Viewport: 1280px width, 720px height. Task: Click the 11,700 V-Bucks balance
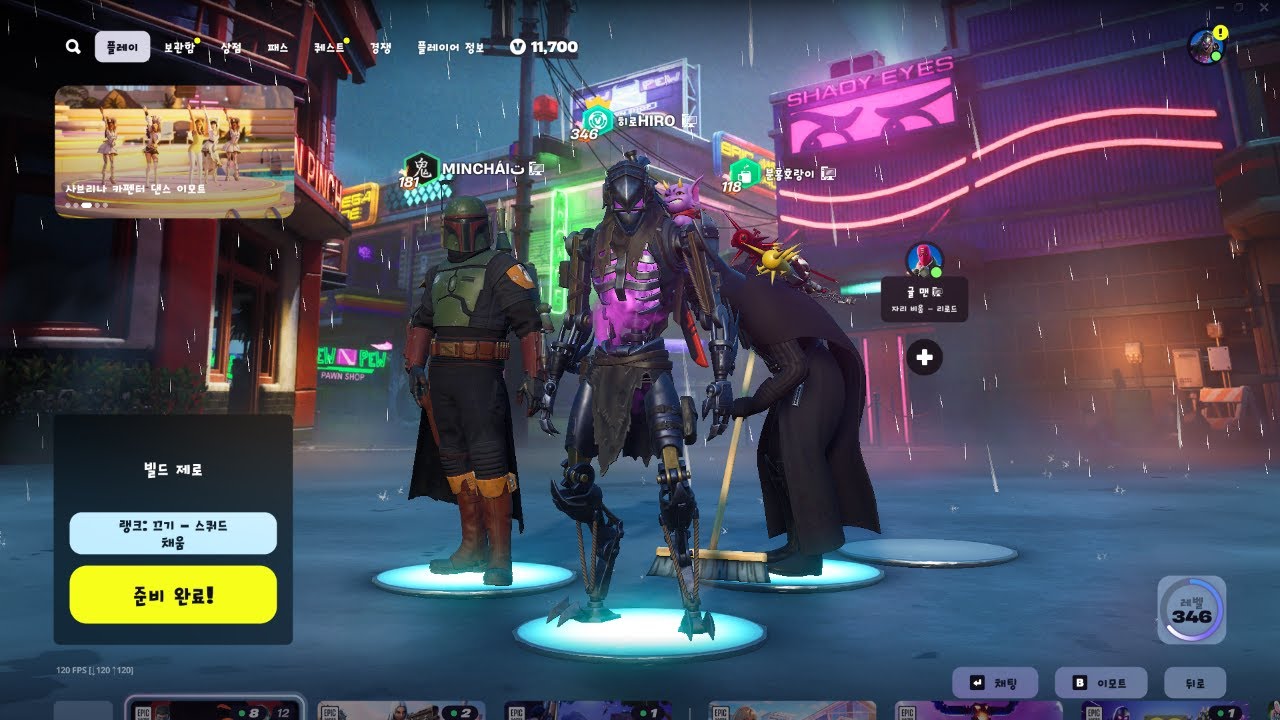544,47
